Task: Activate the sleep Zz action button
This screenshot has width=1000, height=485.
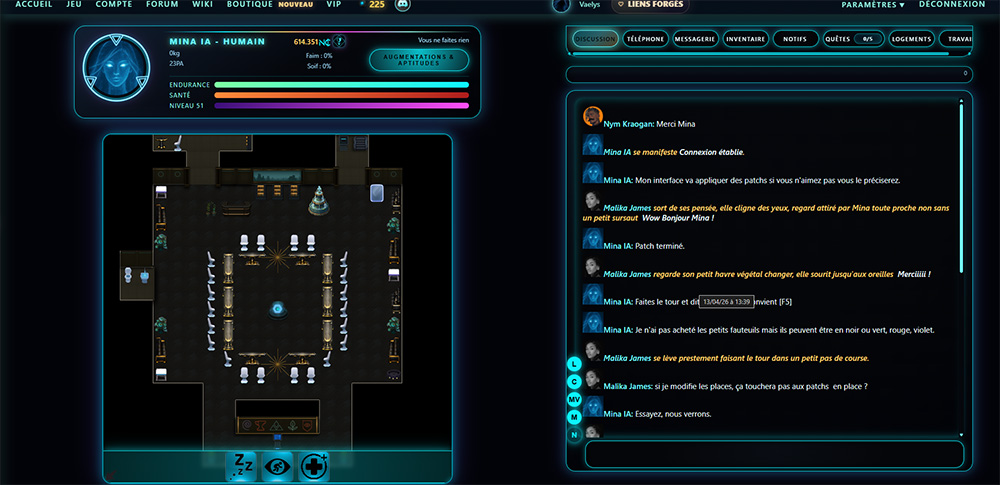Action: coord(243,466)
